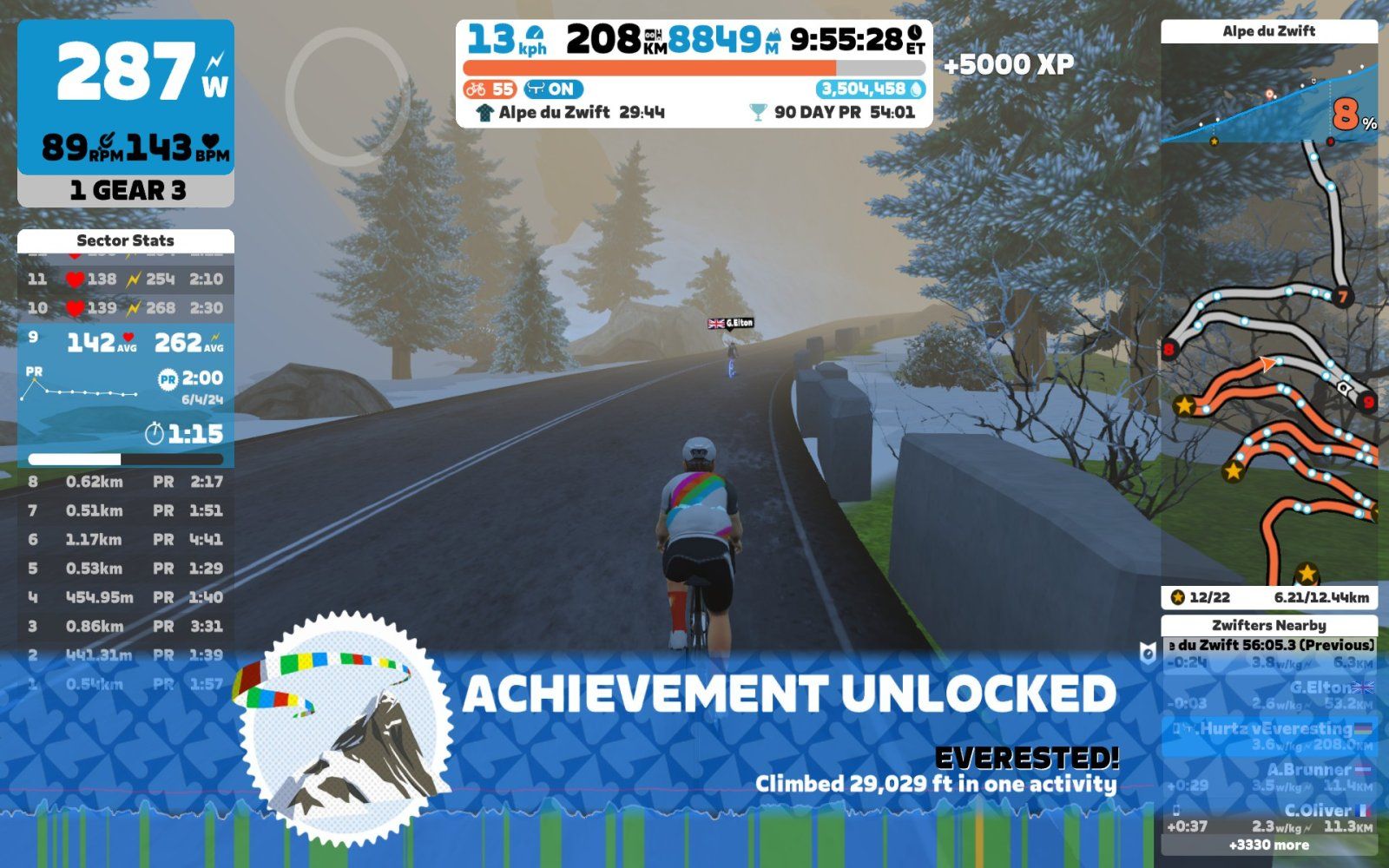Click the drops counter showing 3,504,458
The image size is (1389, 868).
point(870,89)
